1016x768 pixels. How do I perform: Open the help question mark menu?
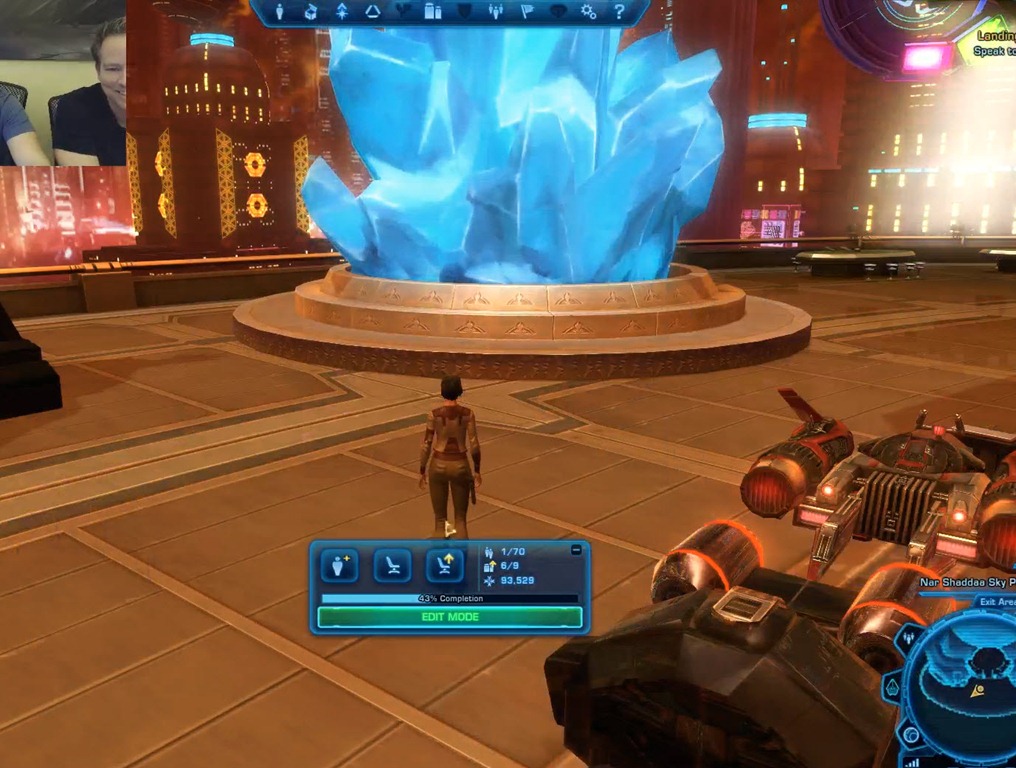619,12
